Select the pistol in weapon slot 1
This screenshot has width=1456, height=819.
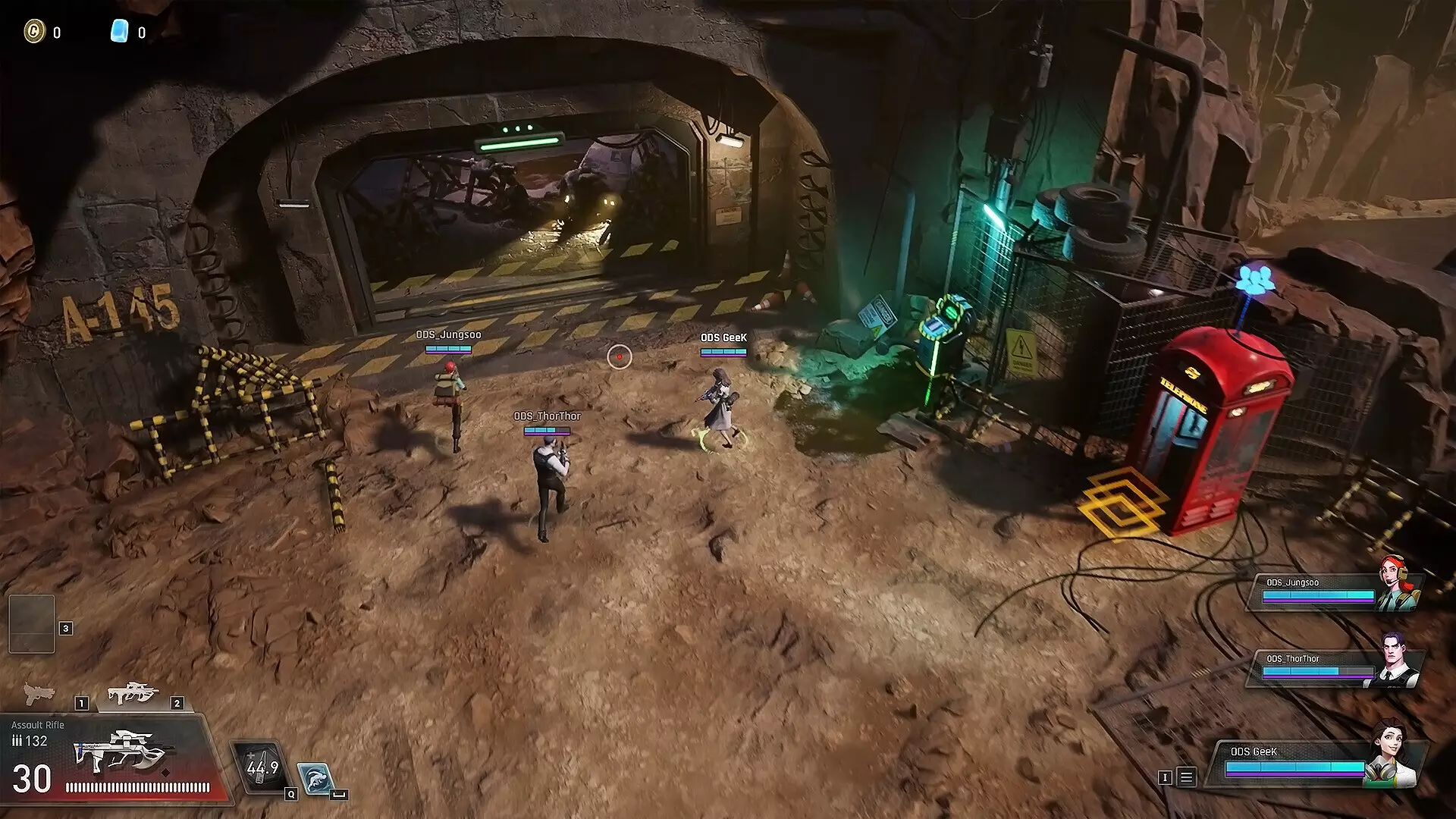tap(39, 695)
